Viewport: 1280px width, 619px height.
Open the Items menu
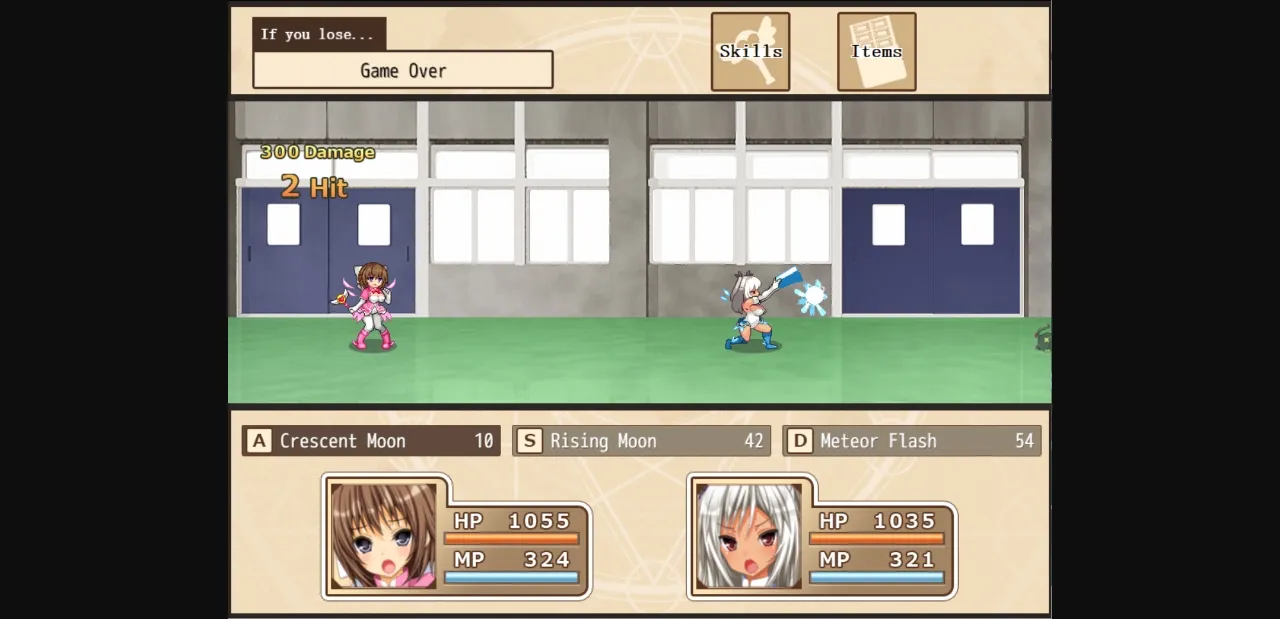click(x=876, y=52)
